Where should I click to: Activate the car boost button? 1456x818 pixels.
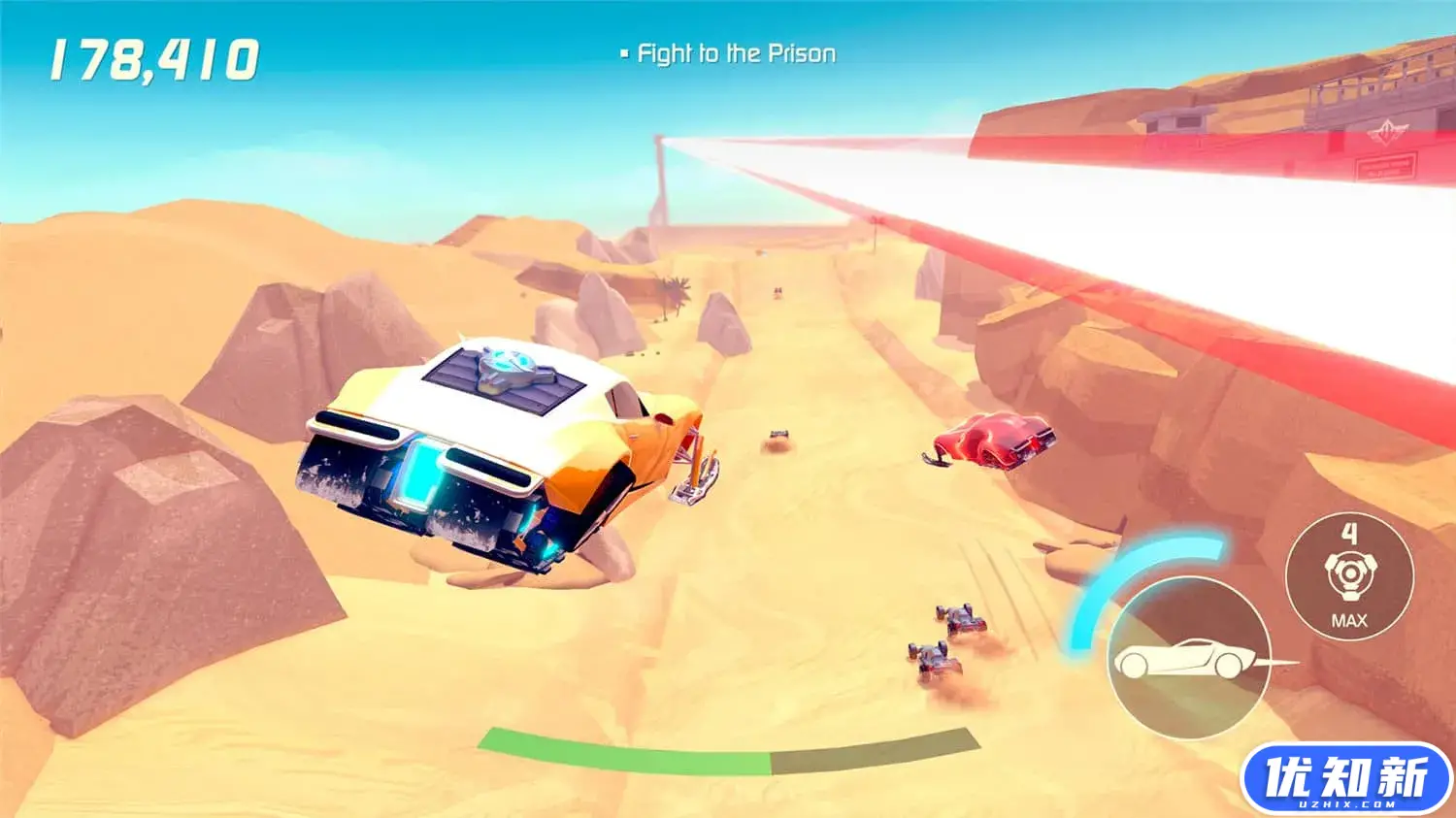tap(1189, 659)
